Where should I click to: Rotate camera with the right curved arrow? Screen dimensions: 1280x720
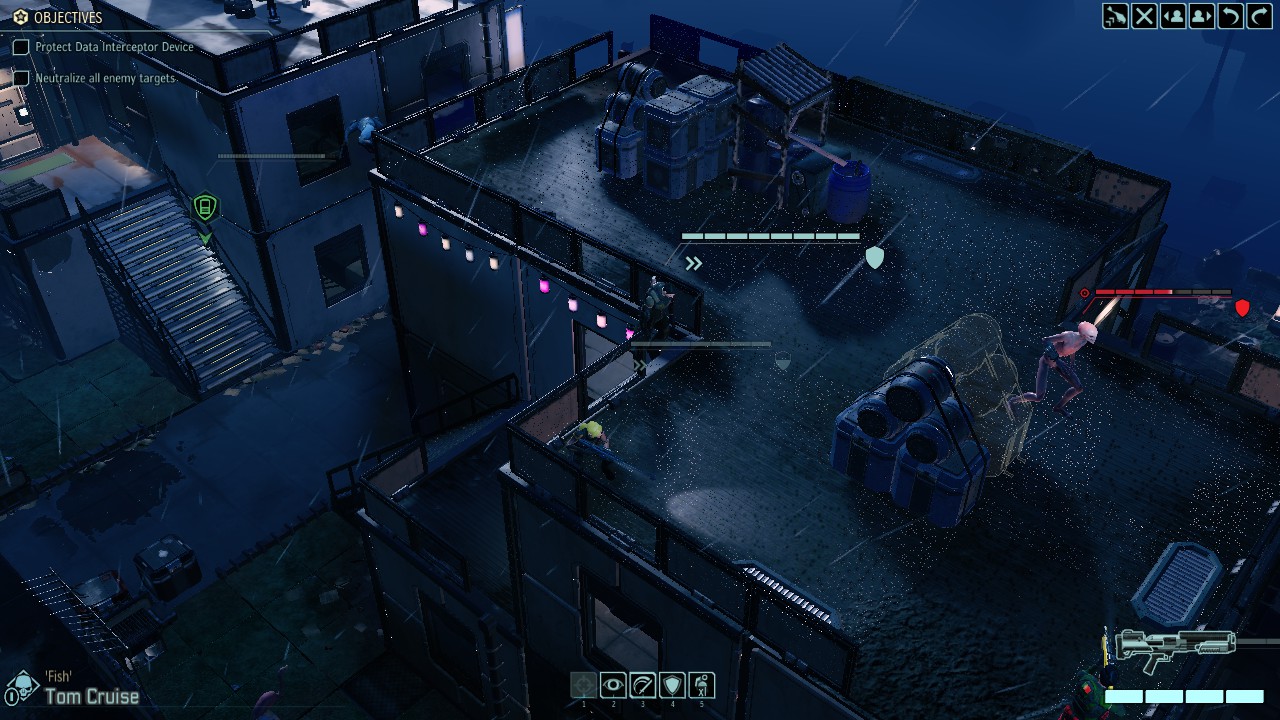click(1258, 16)
